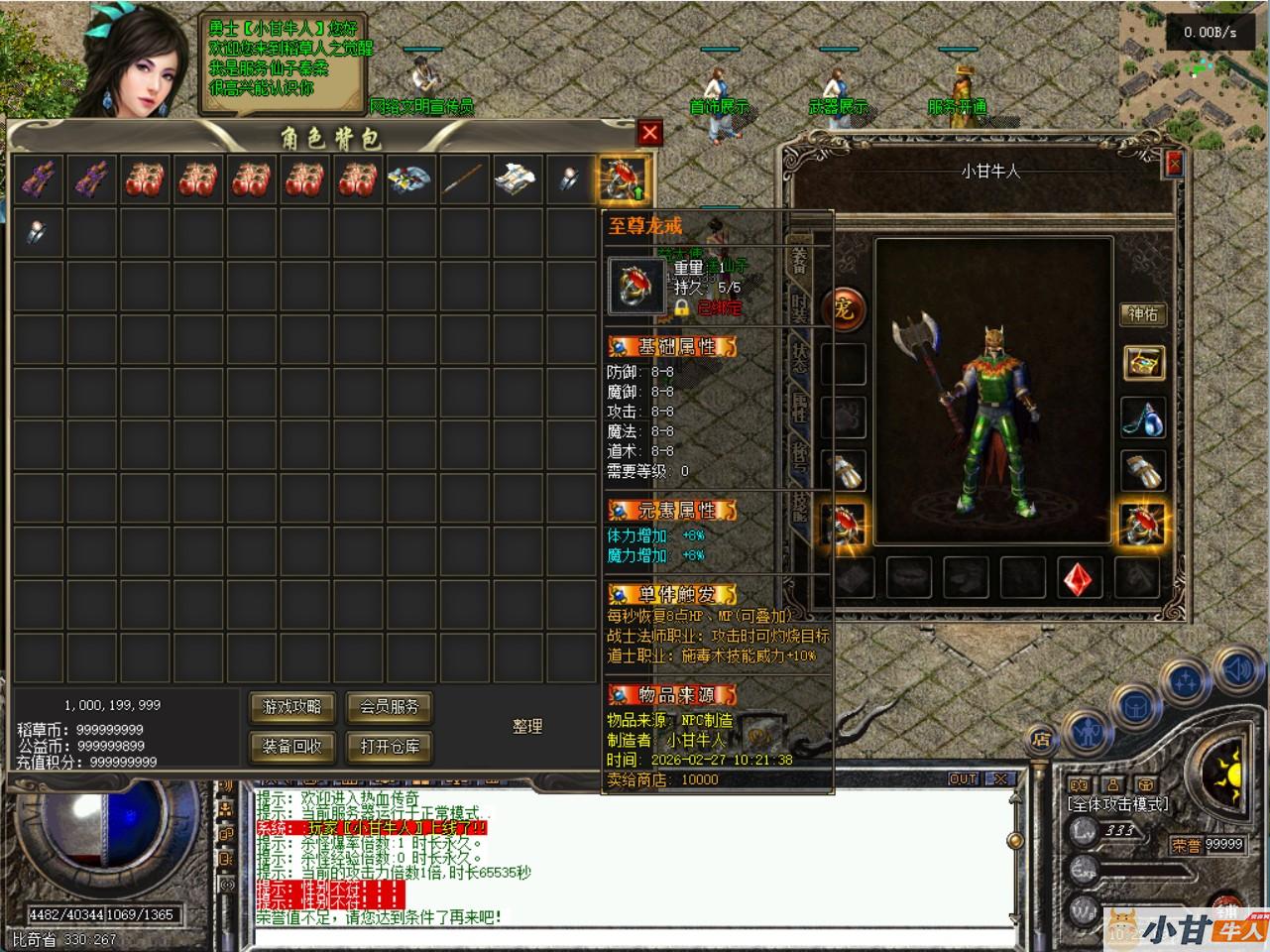The height and width of the screenshot is (952, 1270).
Task: Select the blue necklace equipment slot
Action: (x=1143, y=417)
